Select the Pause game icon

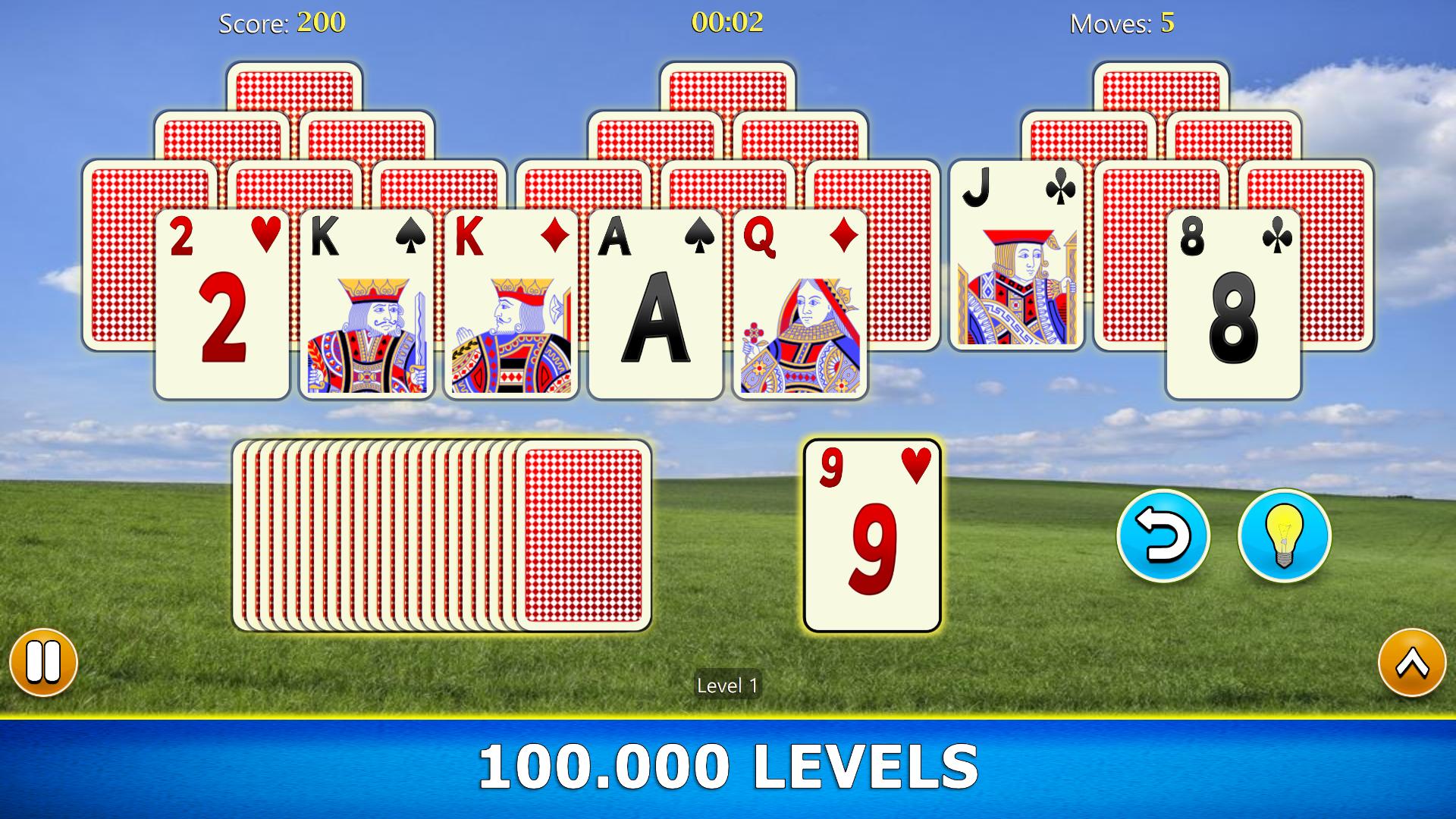[43, 661]
